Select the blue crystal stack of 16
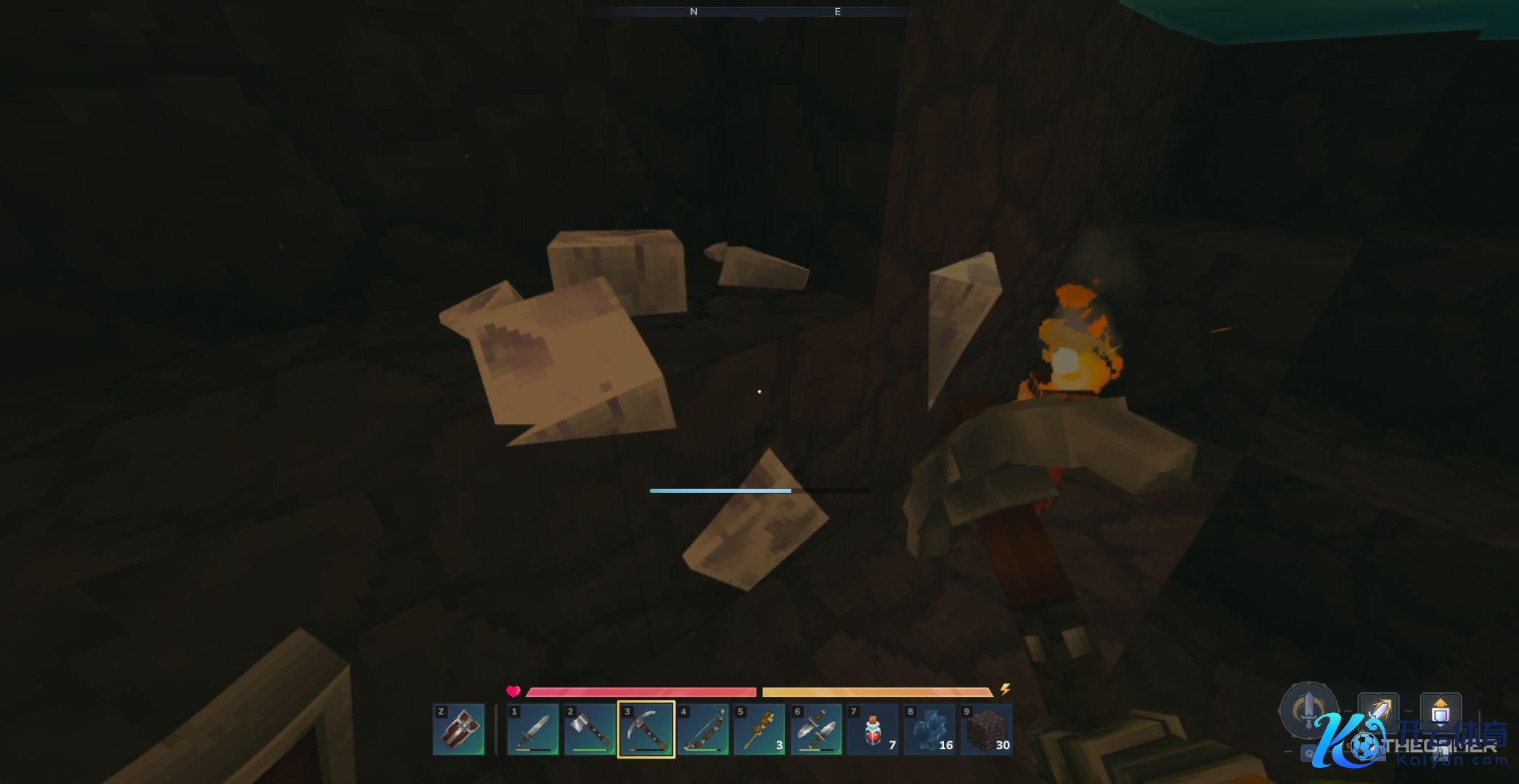 point(929,730)
